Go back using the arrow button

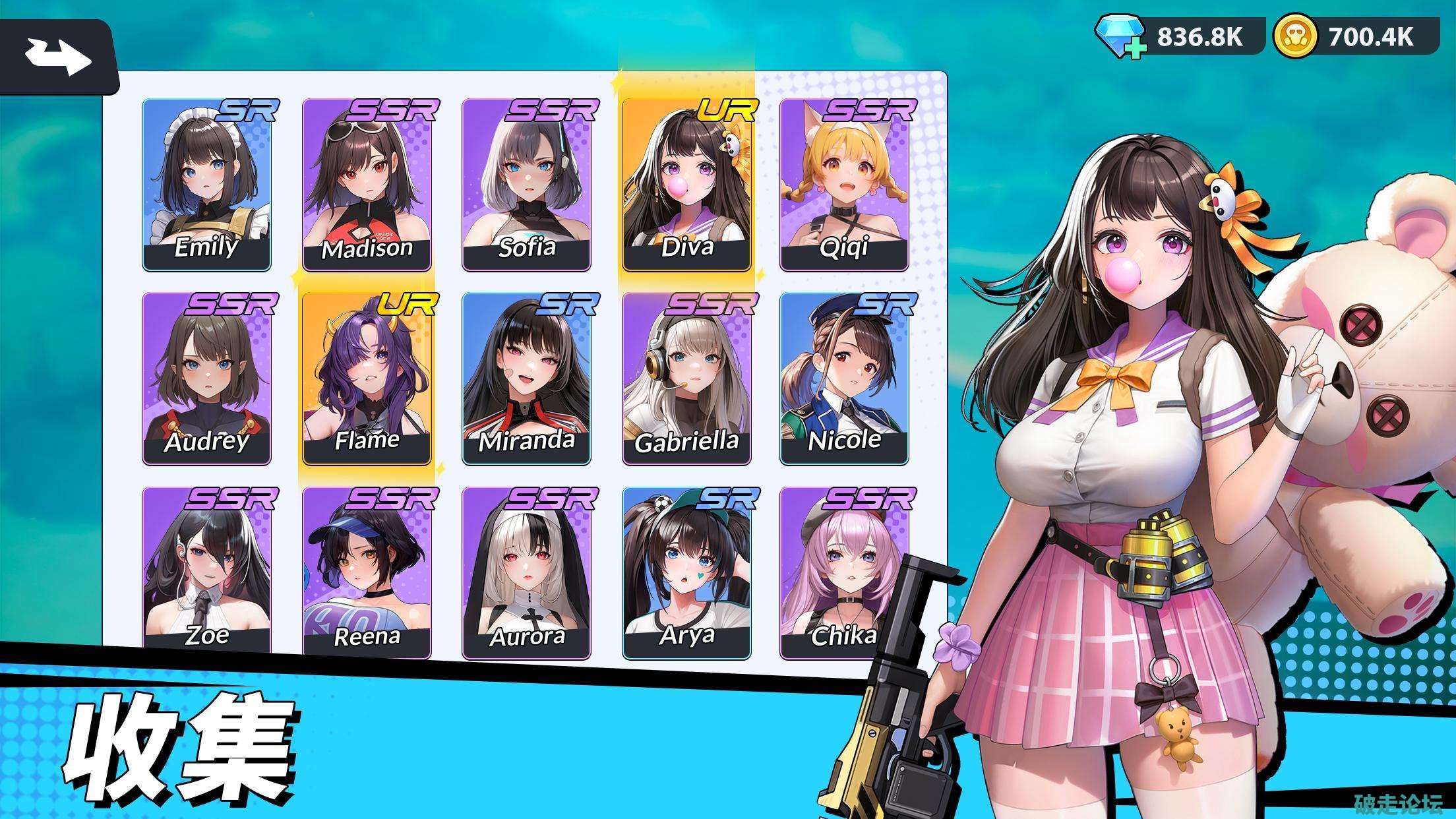pos(58,56)
